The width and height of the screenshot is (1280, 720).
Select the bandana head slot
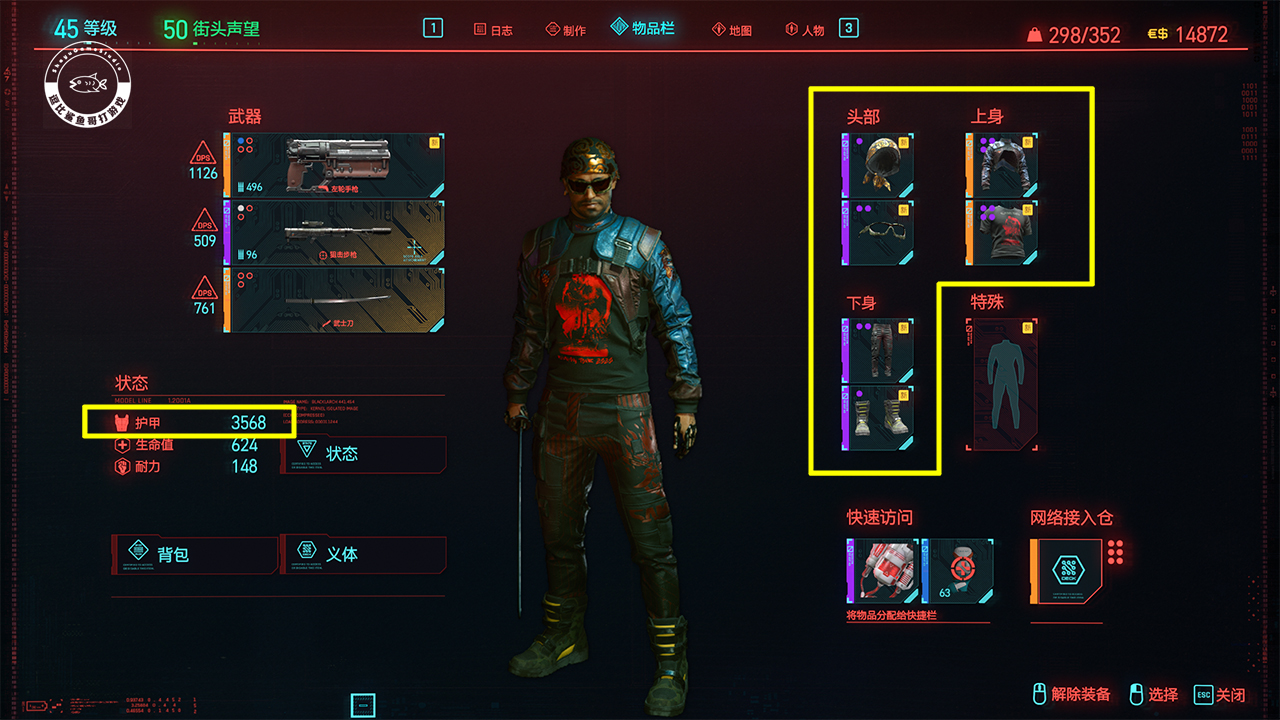(x=879, y=165)
